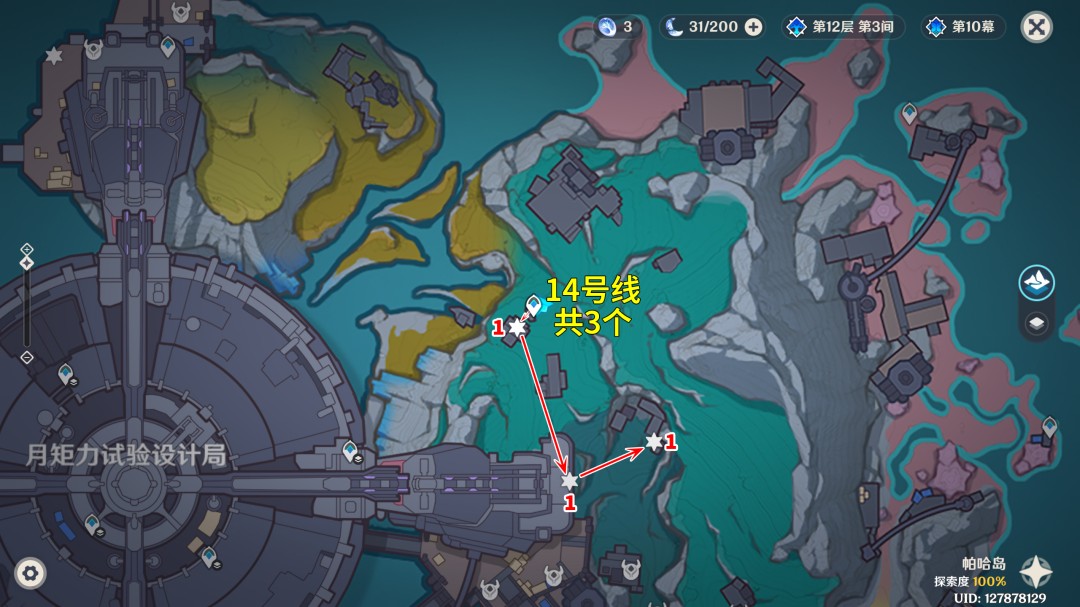Screen dimensions: 1080x607
Task: Zoom out with the map's minus button
Action: (x=27, y=357)
